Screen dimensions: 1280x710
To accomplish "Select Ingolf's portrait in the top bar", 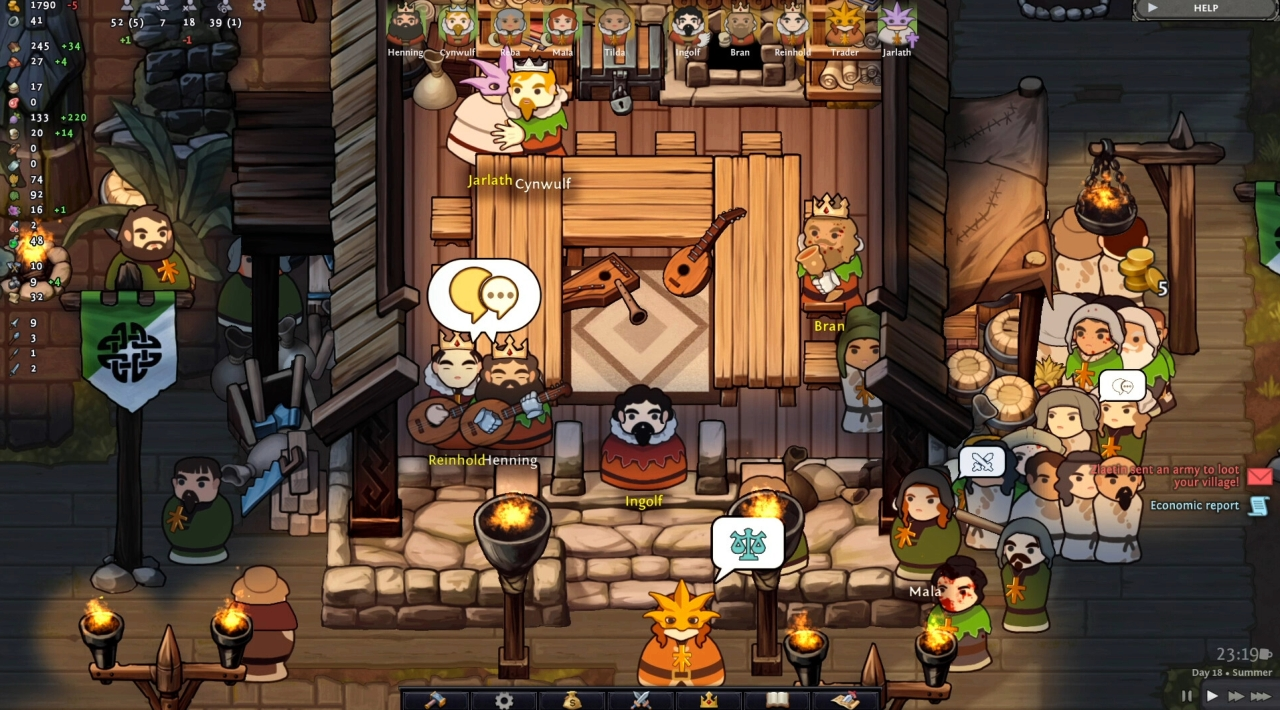I will click(688, 27).
